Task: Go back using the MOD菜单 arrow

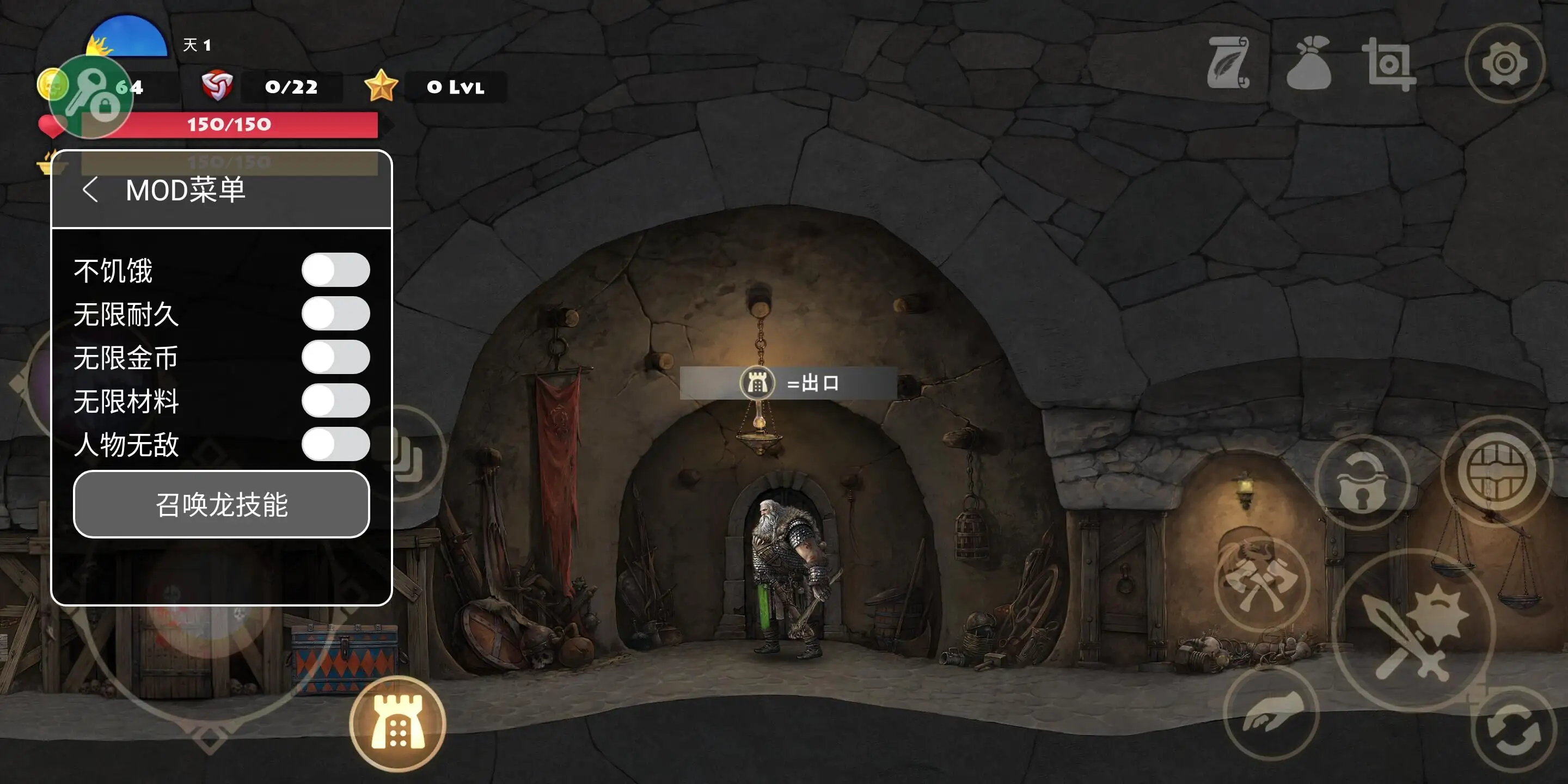Action: click(90, 190)
